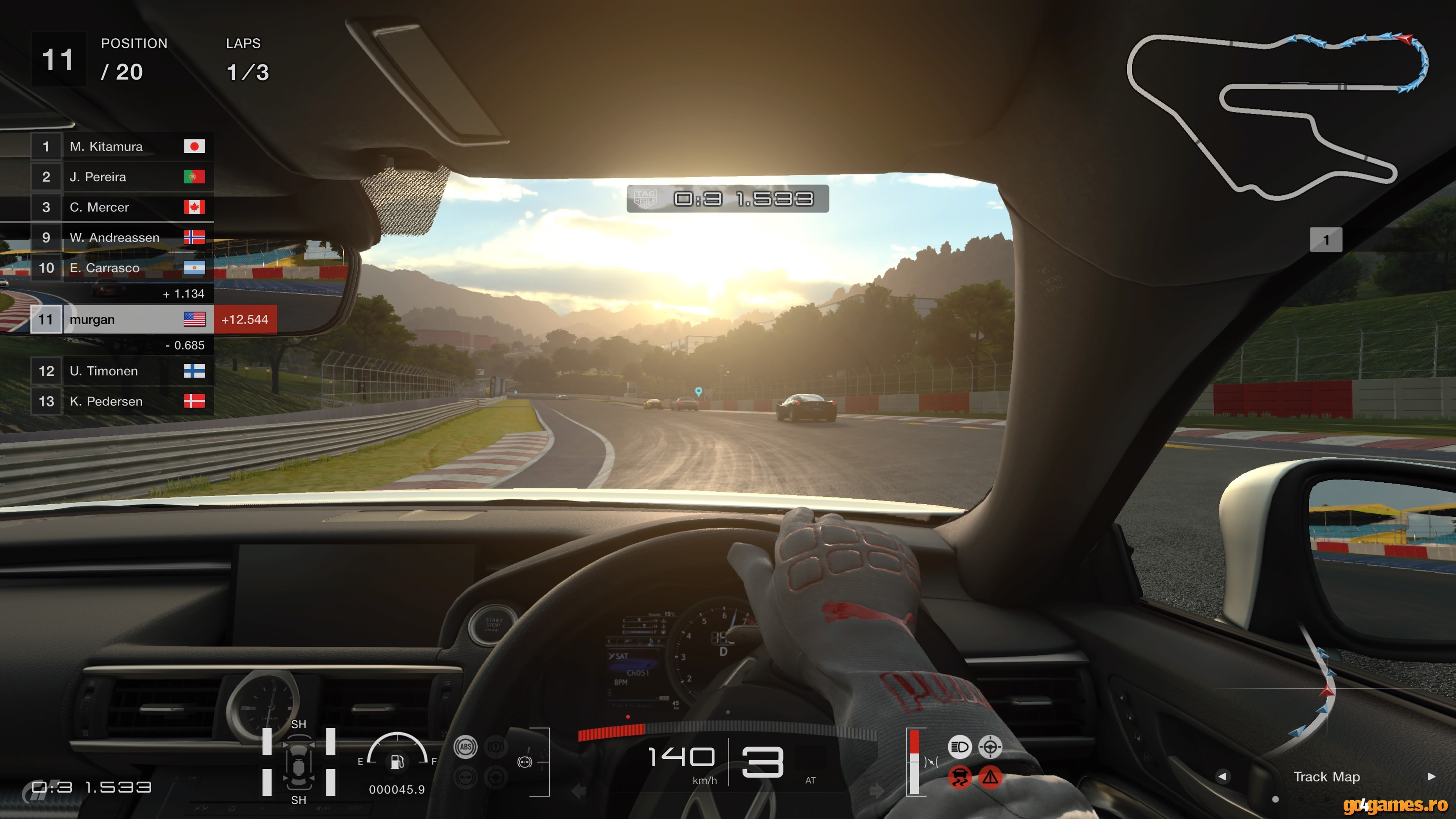Switch to the previous Track Map display
The height and width of the screenshot is (819, 1456).
[x=1222, y=777]
